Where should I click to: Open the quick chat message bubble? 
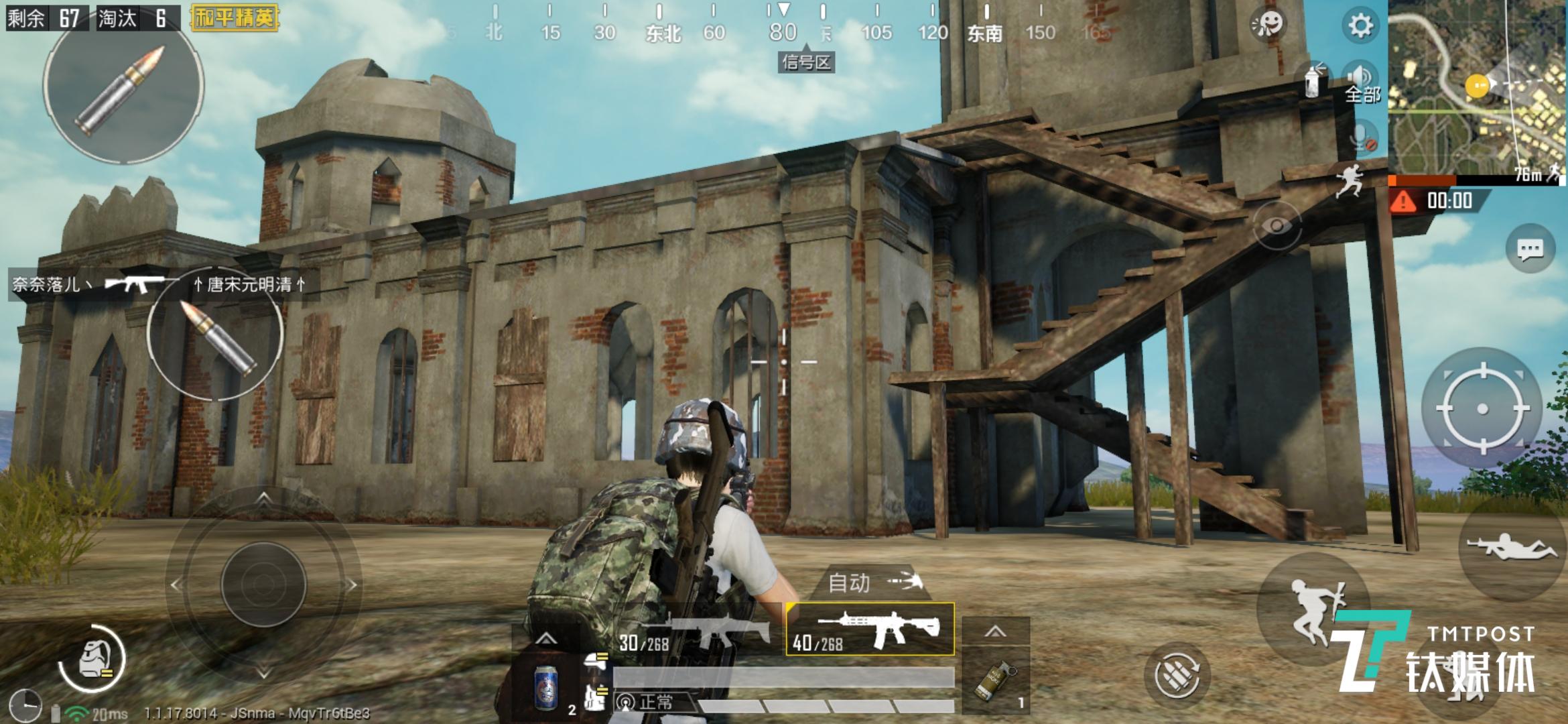click(x=1530, y=250)
